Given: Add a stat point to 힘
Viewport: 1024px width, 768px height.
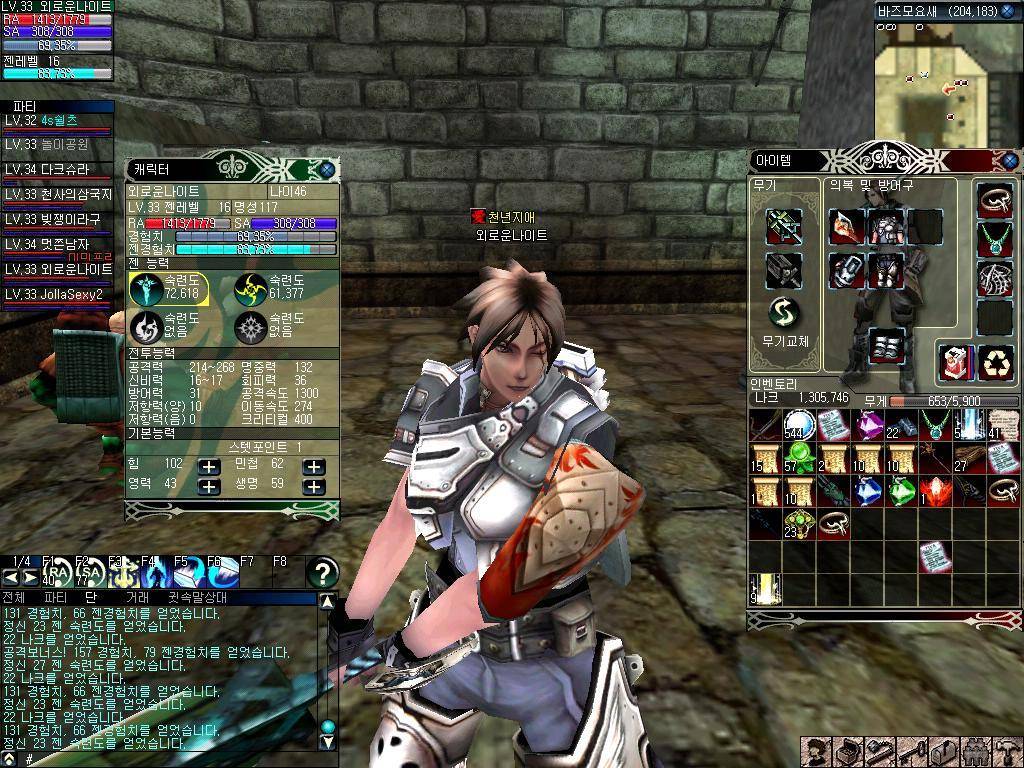Looking at the screenshot, I should coord(208,466).
